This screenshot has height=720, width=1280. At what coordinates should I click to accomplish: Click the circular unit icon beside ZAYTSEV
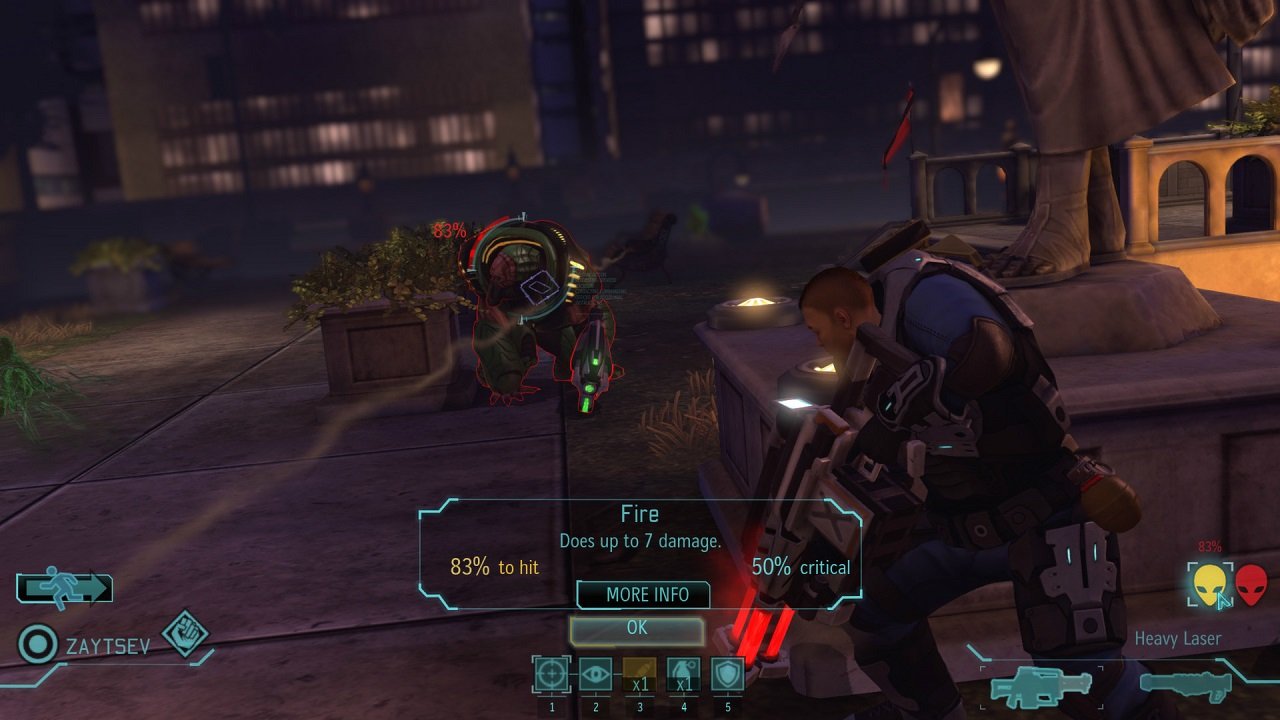[38, 641]
